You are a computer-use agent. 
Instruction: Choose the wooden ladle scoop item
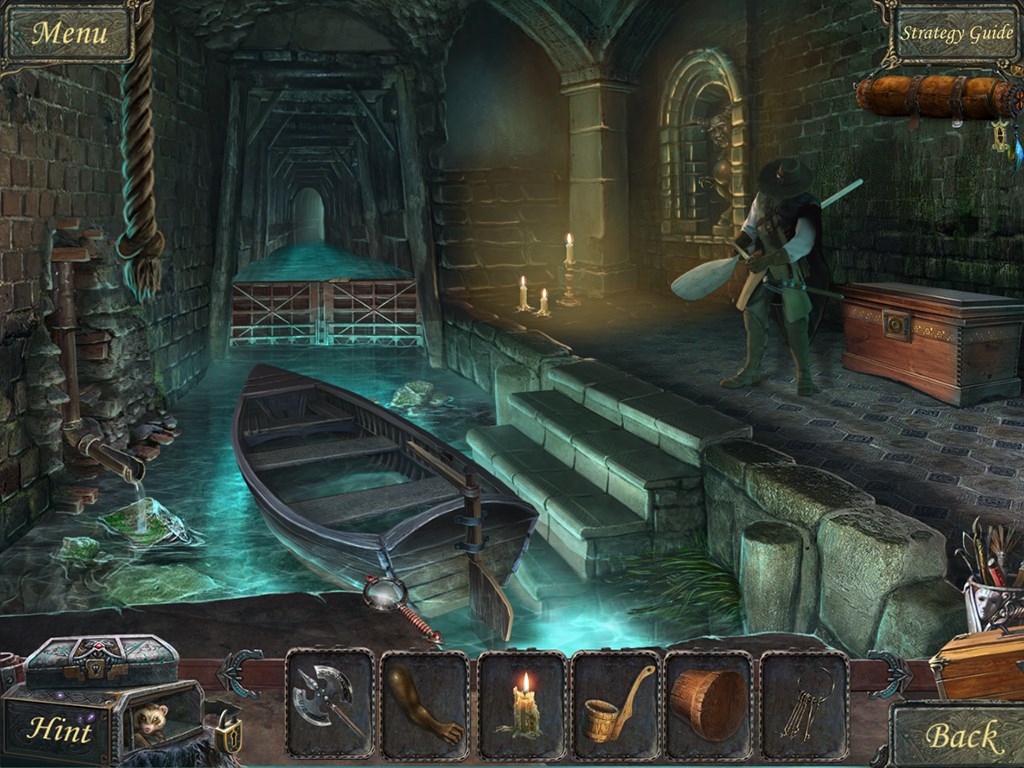(x=616, y=703)
